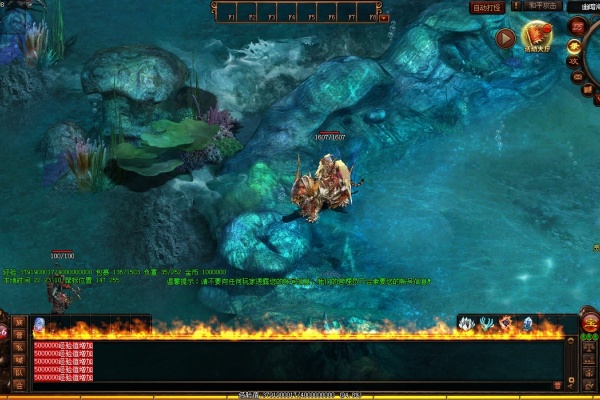Select the white lotus skill icon
This screenshot has width=600, height=400.
tap(466, 323)
